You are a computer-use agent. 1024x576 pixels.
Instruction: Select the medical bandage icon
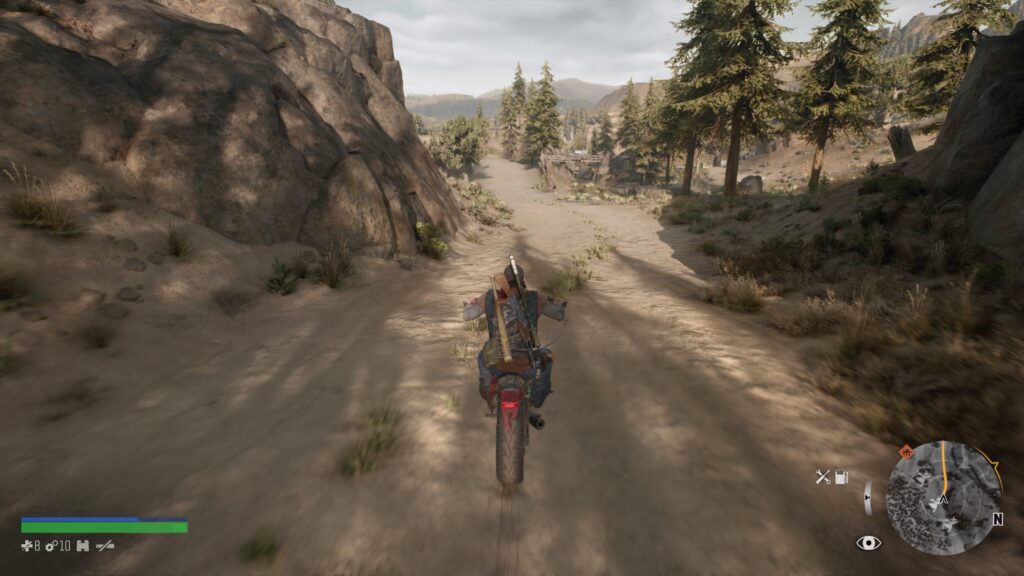pos(28,545)
